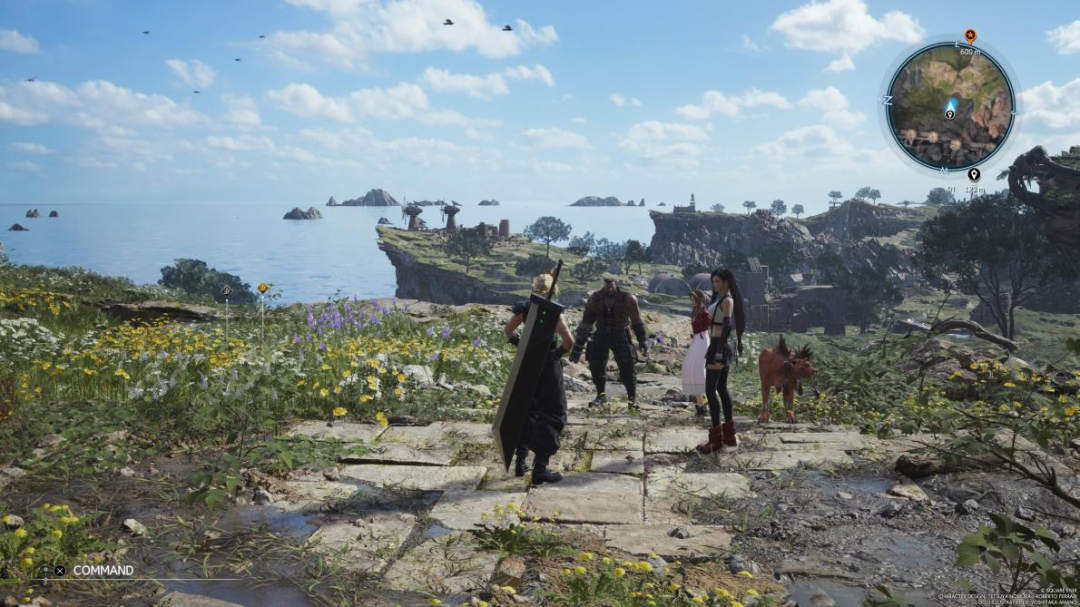The image size is (1080, 607).
Task: Open the circular minimap
Action: [x=949, y=105]
